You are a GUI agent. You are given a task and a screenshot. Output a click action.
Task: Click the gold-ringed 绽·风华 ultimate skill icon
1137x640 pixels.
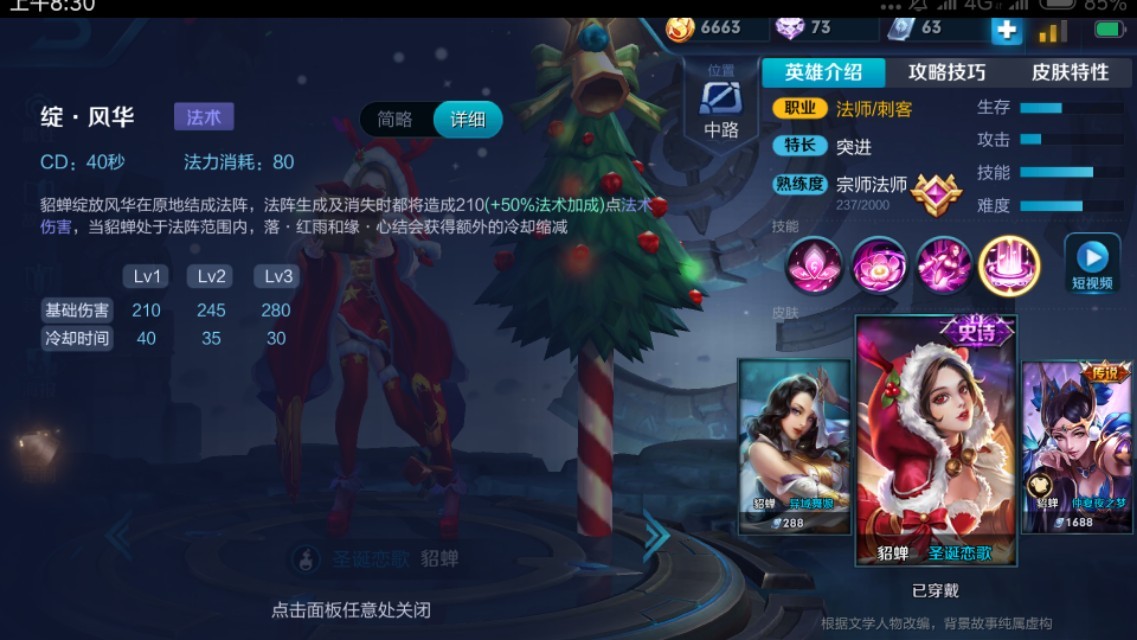pyautogui.click(x=1009, y=266)
